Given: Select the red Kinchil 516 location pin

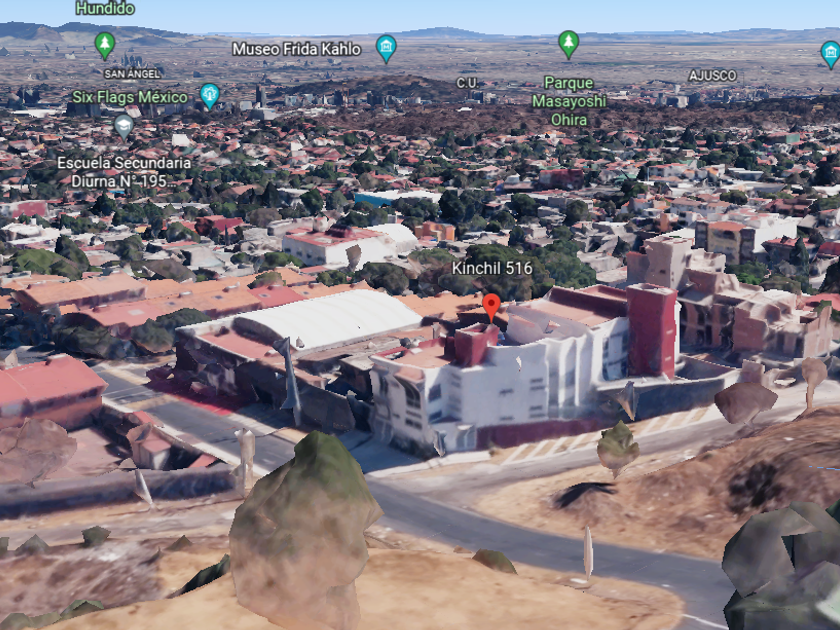Looking at the screenshot, I should pyautogui.click(x=491, y=305).
